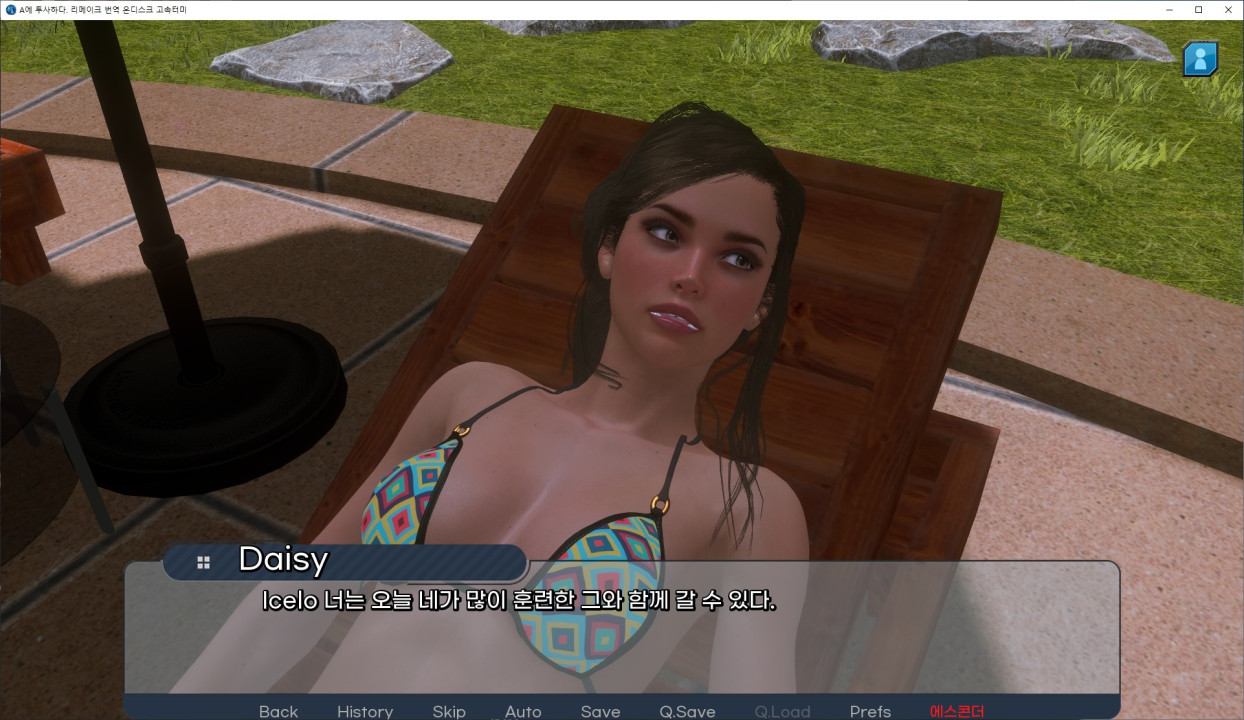The height and width of the screenshot is (720, 1244).
Task: Activate Skip mode
Action: tap(449, 711)
